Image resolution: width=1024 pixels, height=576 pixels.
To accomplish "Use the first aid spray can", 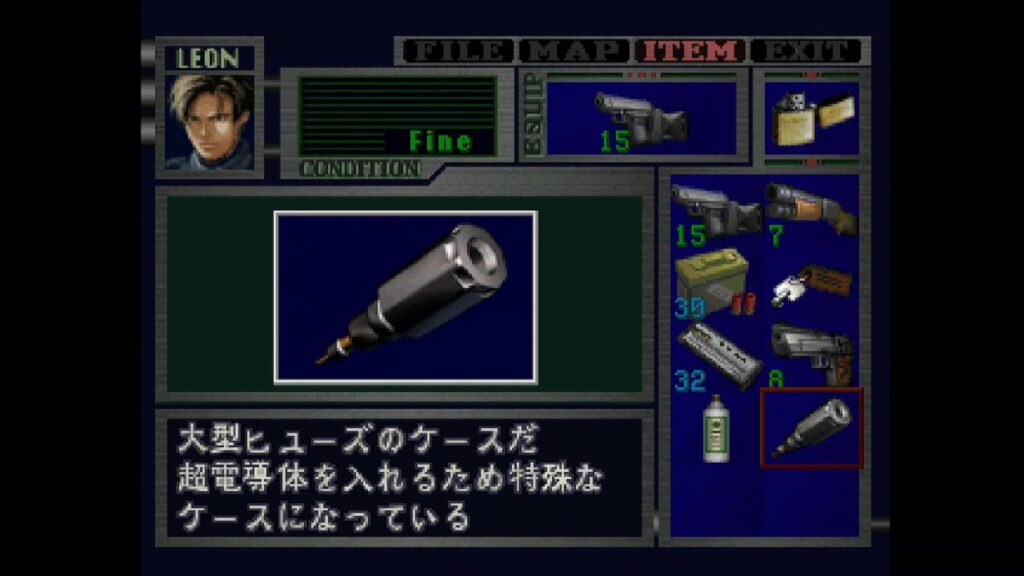I will pos(714,427).
